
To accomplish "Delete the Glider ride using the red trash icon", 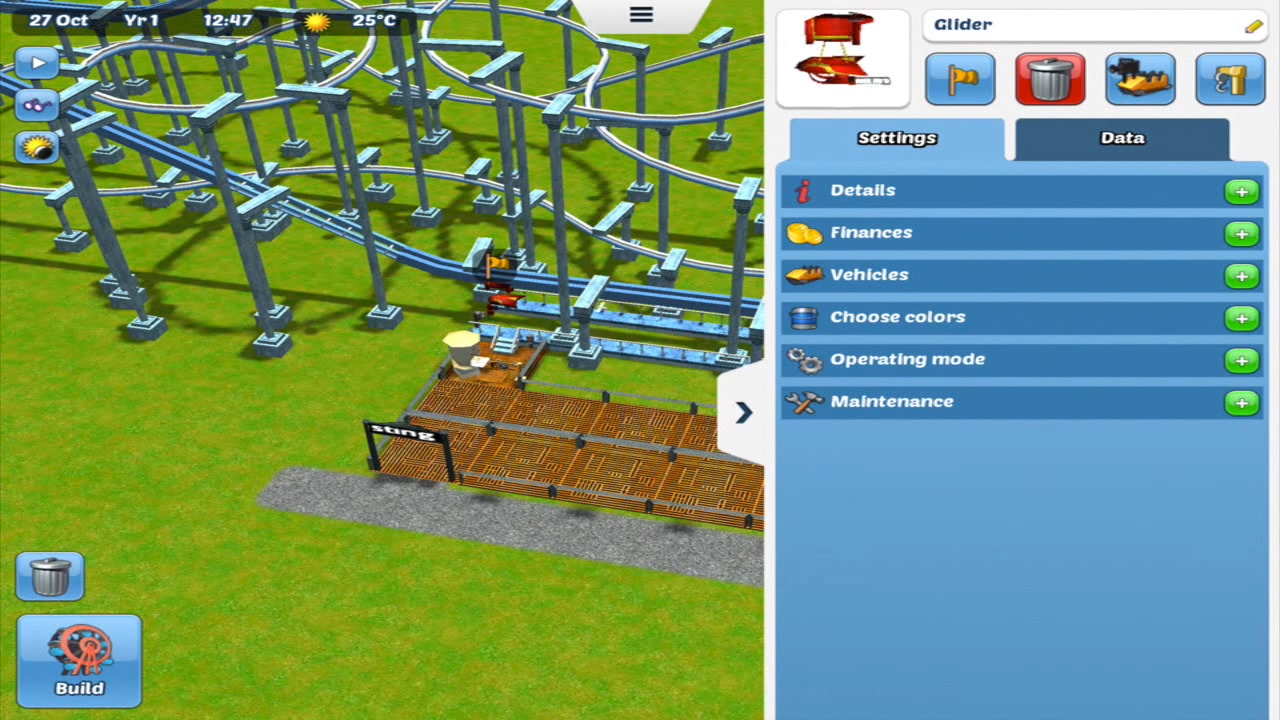I will coord(1050,78).
